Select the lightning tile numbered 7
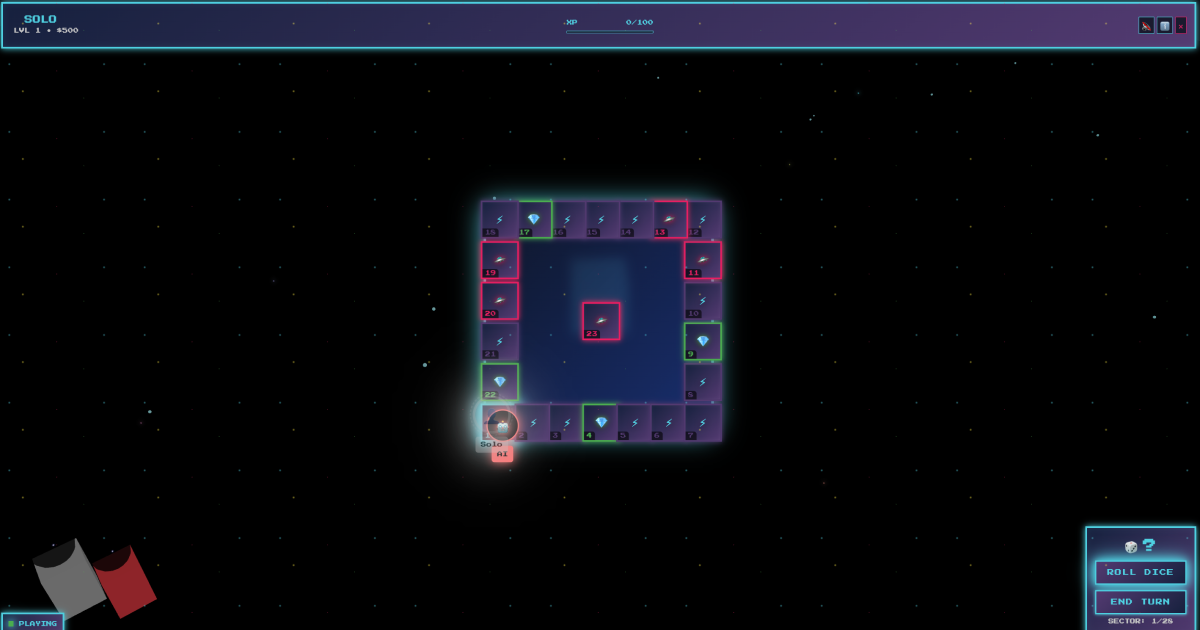 click(702, 422)
